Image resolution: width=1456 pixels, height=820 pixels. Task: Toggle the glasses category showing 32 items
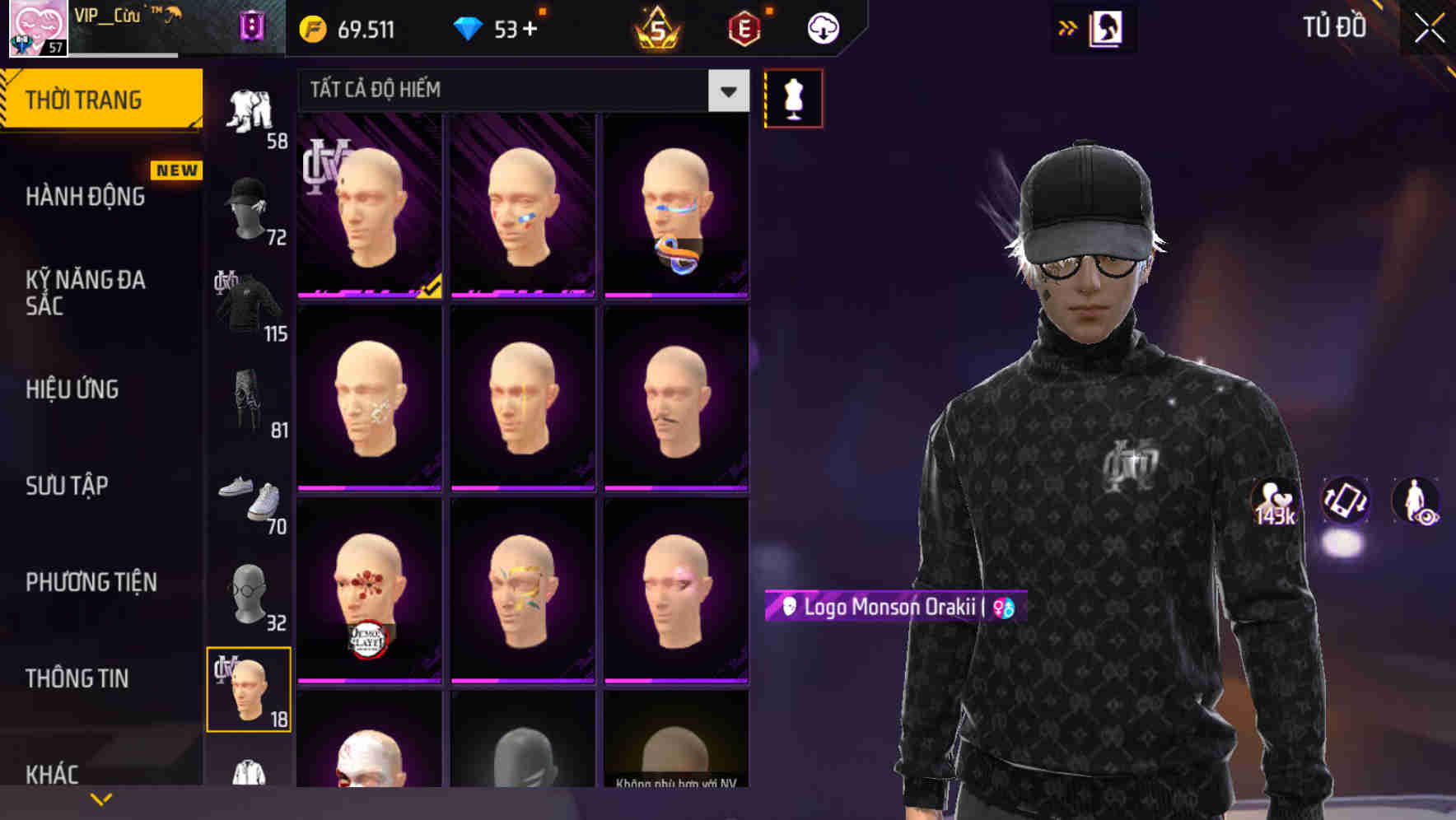pyautogui.click(x=249, y=591)
